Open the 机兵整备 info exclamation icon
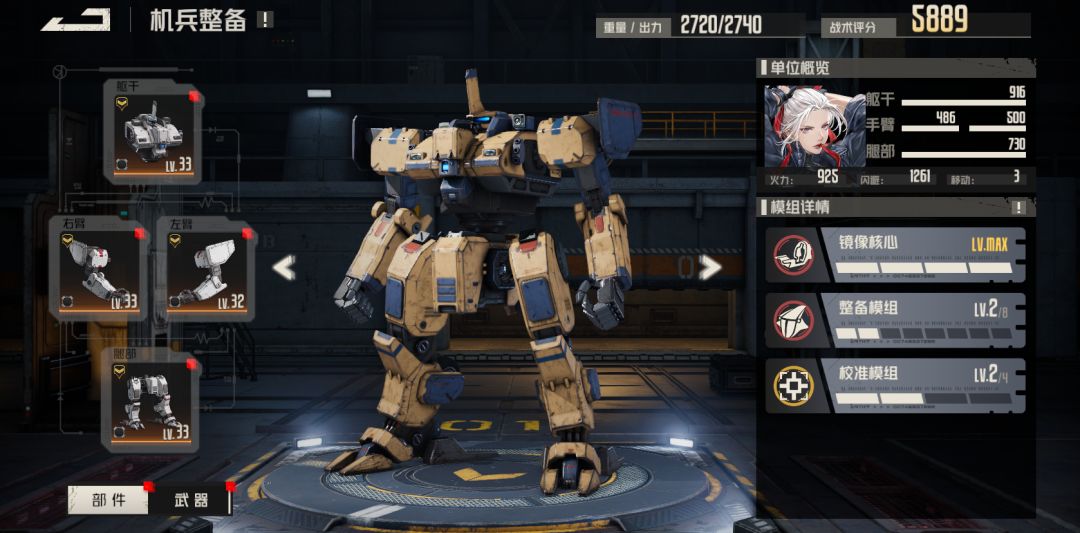Viewport: 1080px width, 533px height. tap(264, 20)
